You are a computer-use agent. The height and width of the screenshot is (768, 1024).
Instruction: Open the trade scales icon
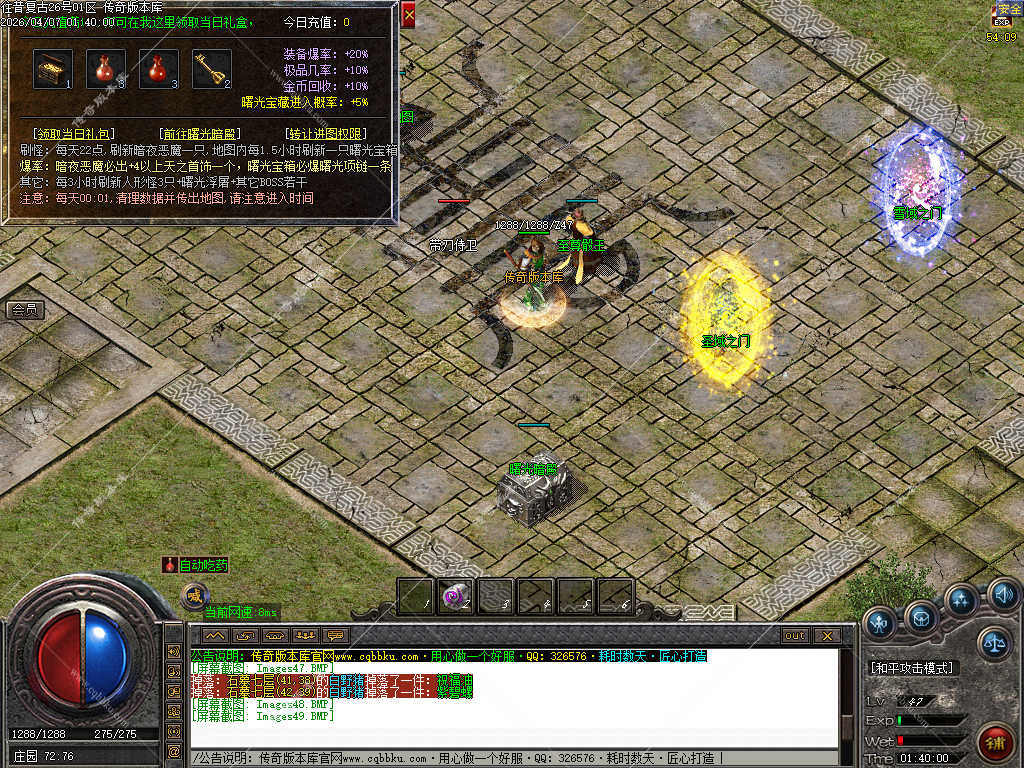pyautogui.click(x=994, y=643)
